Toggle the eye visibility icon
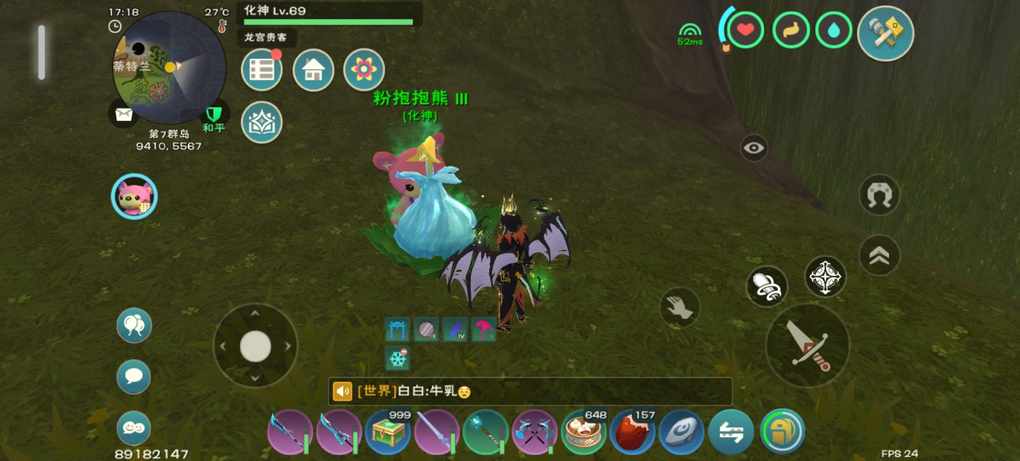The width and height of the screenshot is (1020, 461). pyautogui.click(x=754, y=149)
